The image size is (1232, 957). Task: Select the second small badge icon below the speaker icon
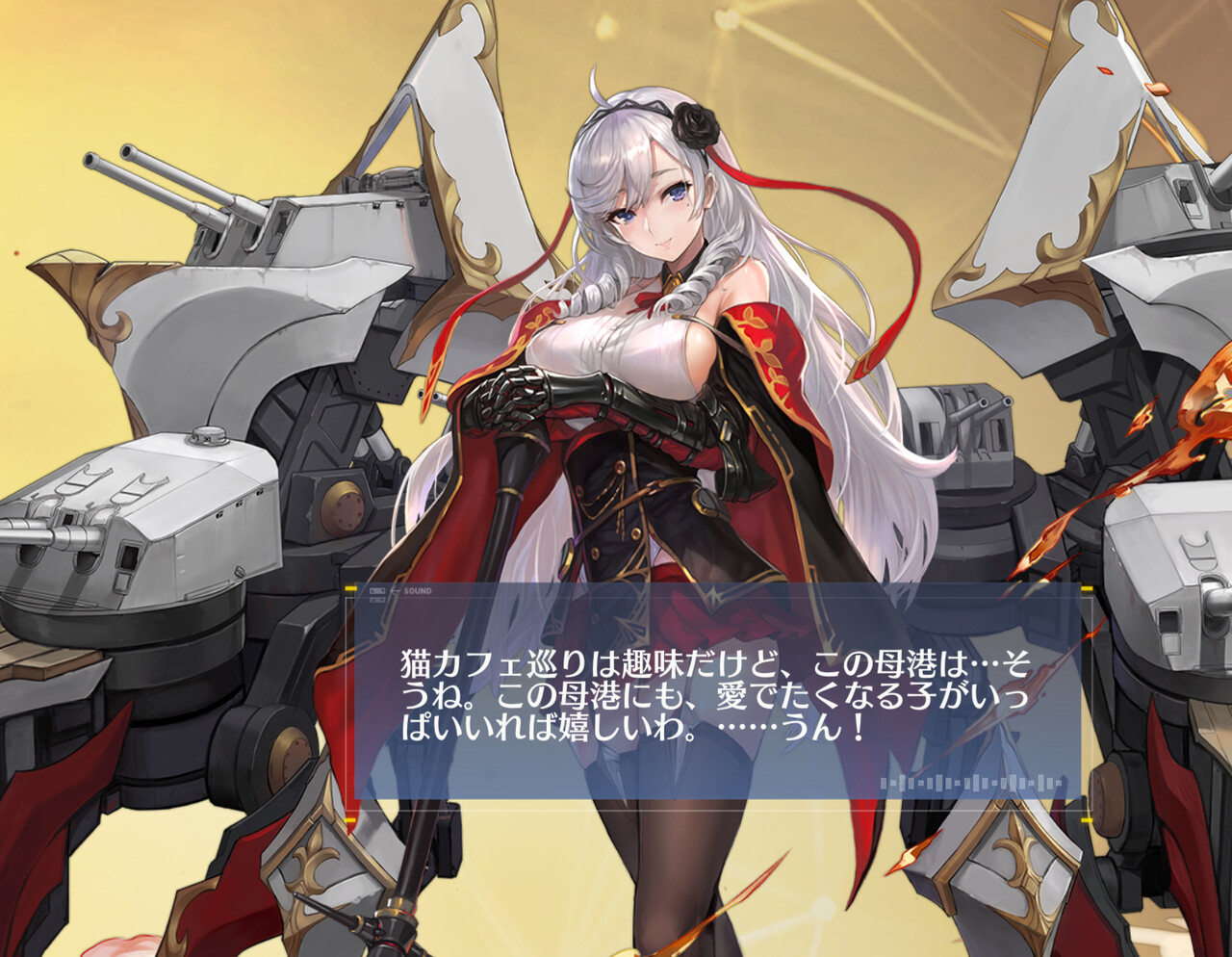pyautogui.click(x=377, y=601)
